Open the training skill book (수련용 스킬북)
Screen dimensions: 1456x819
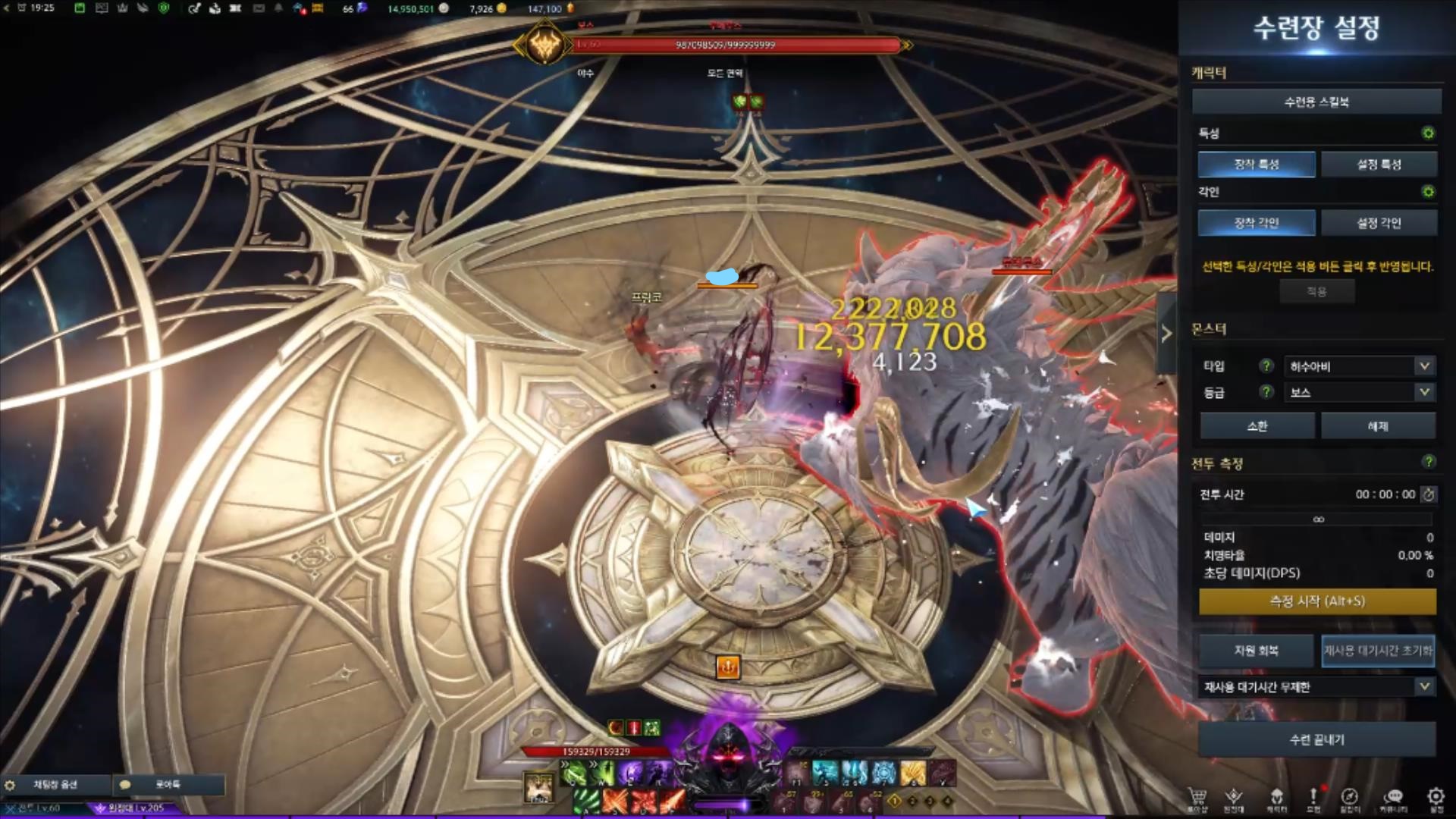pos(1316,102)
